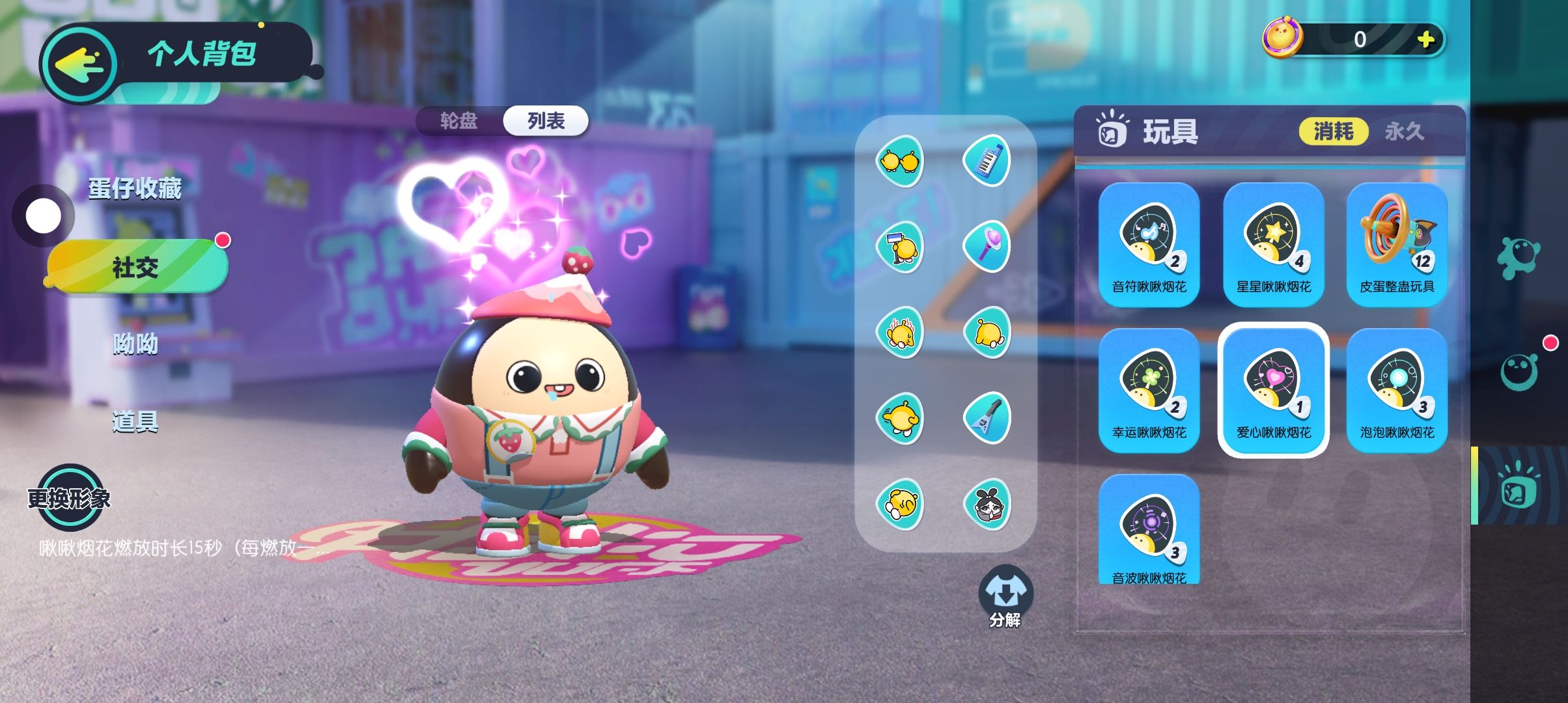Select the 列表 view tab

pyautogui.click(x=546, y=121)
